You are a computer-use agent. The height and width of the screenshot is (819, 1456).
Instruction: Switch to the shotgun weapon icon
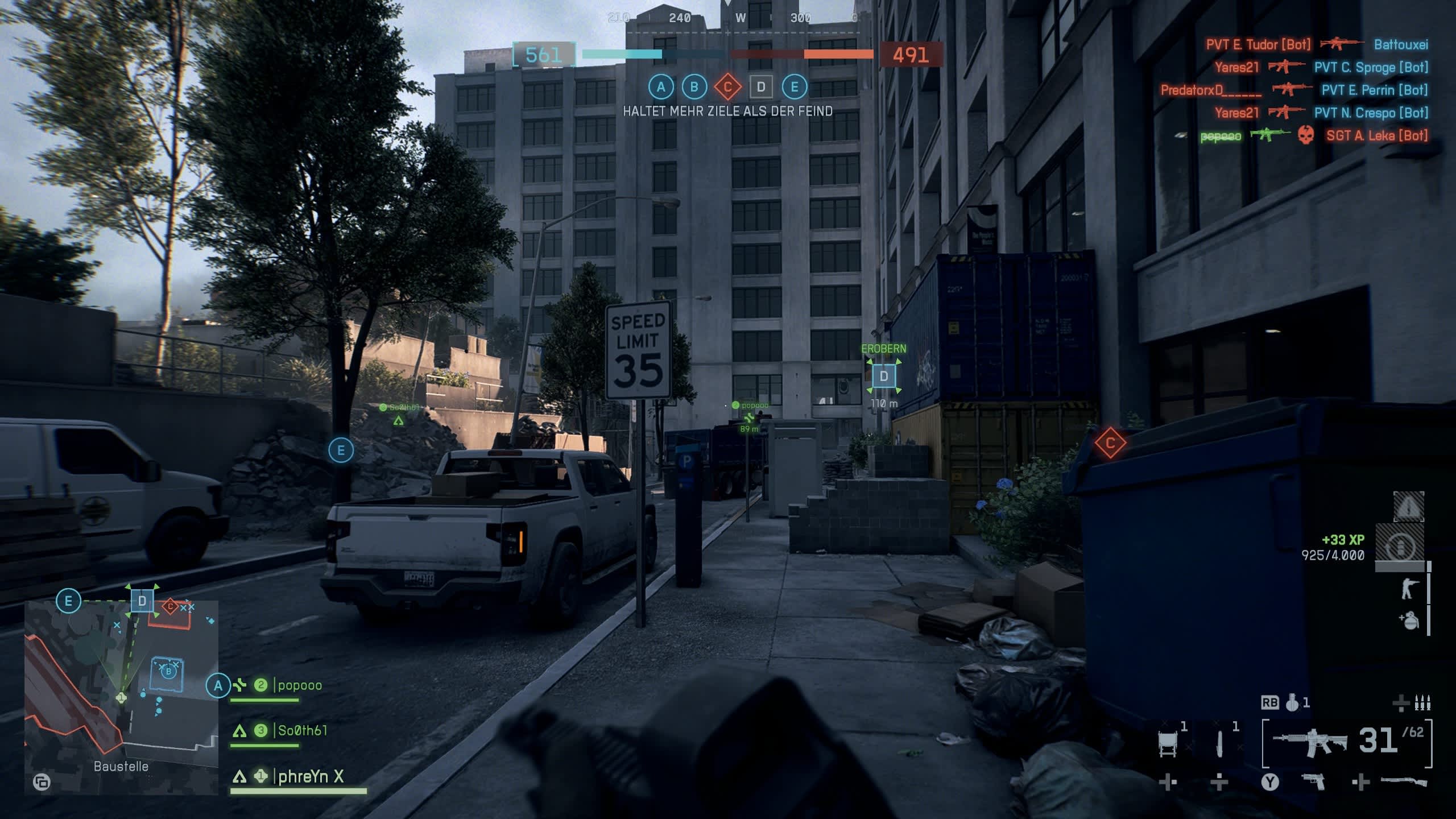tap(1403, 782)
